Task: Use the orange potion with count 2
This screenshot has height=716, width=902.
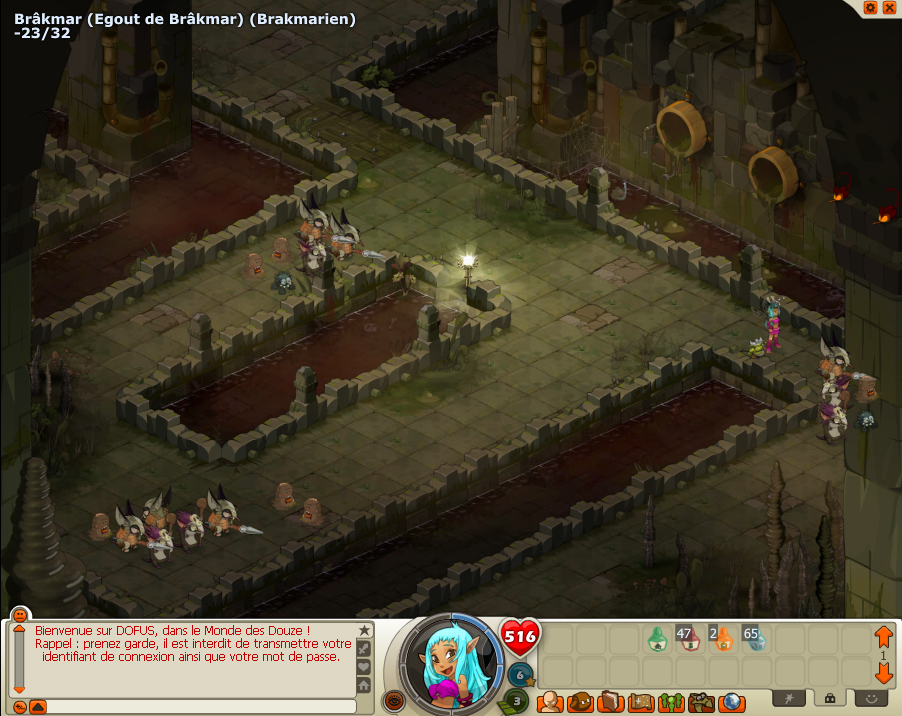Action: click(x=722, y=638)
